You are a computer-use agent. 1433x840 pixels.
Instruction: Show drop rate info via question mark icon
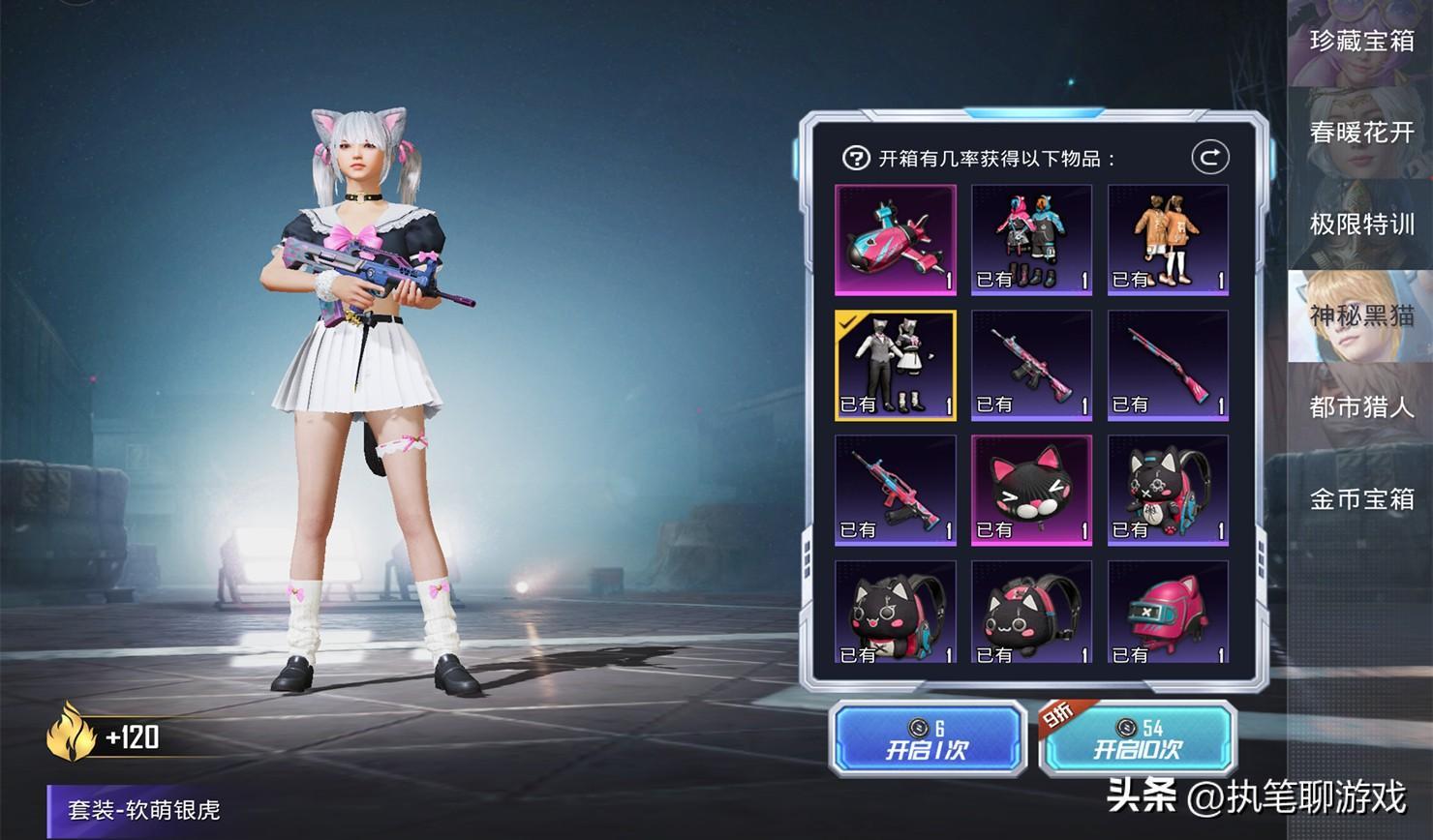[856, 158]
